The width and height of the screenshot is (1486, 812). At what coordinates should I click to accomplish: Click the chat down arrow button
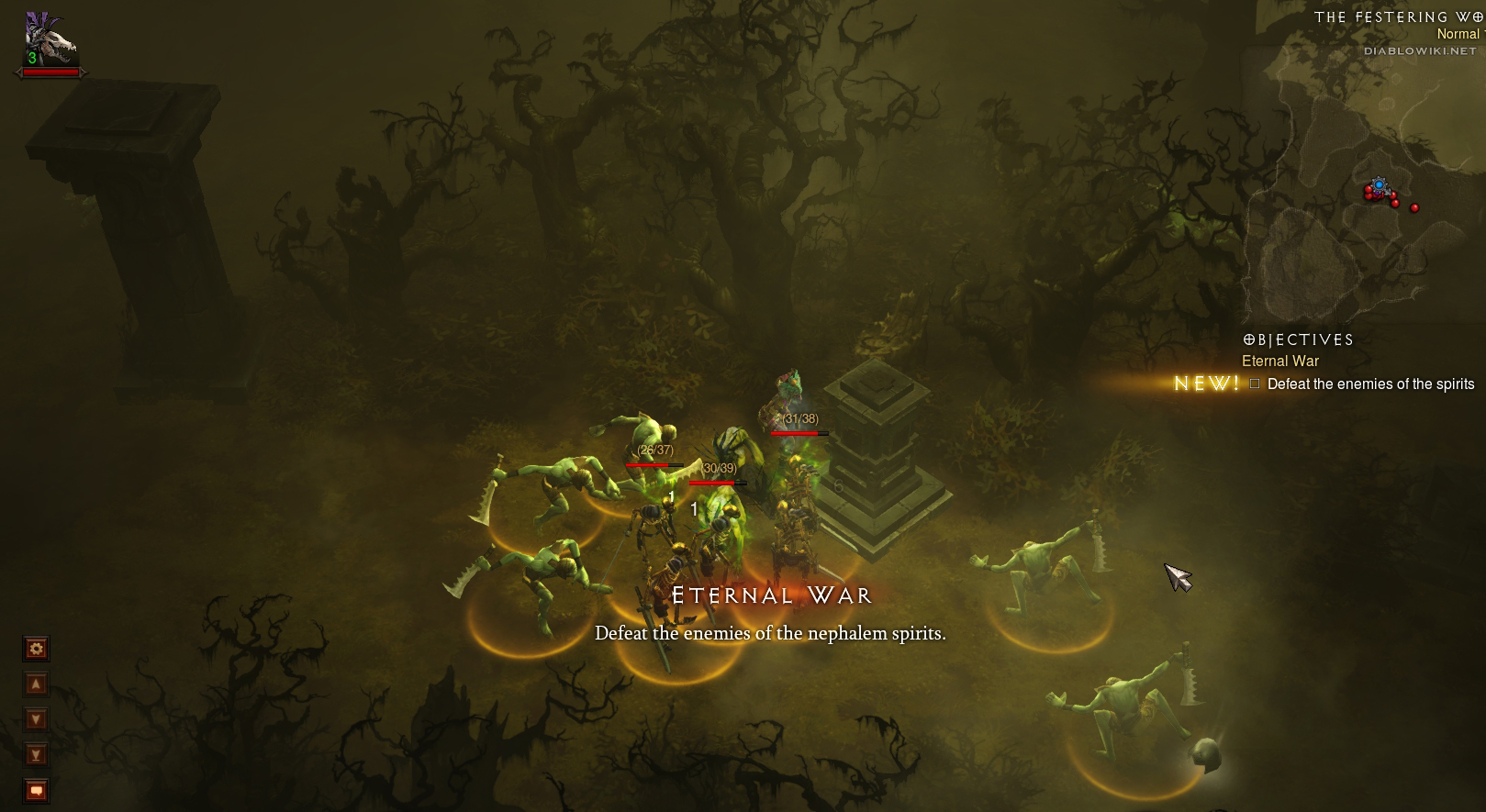[36, 719]
